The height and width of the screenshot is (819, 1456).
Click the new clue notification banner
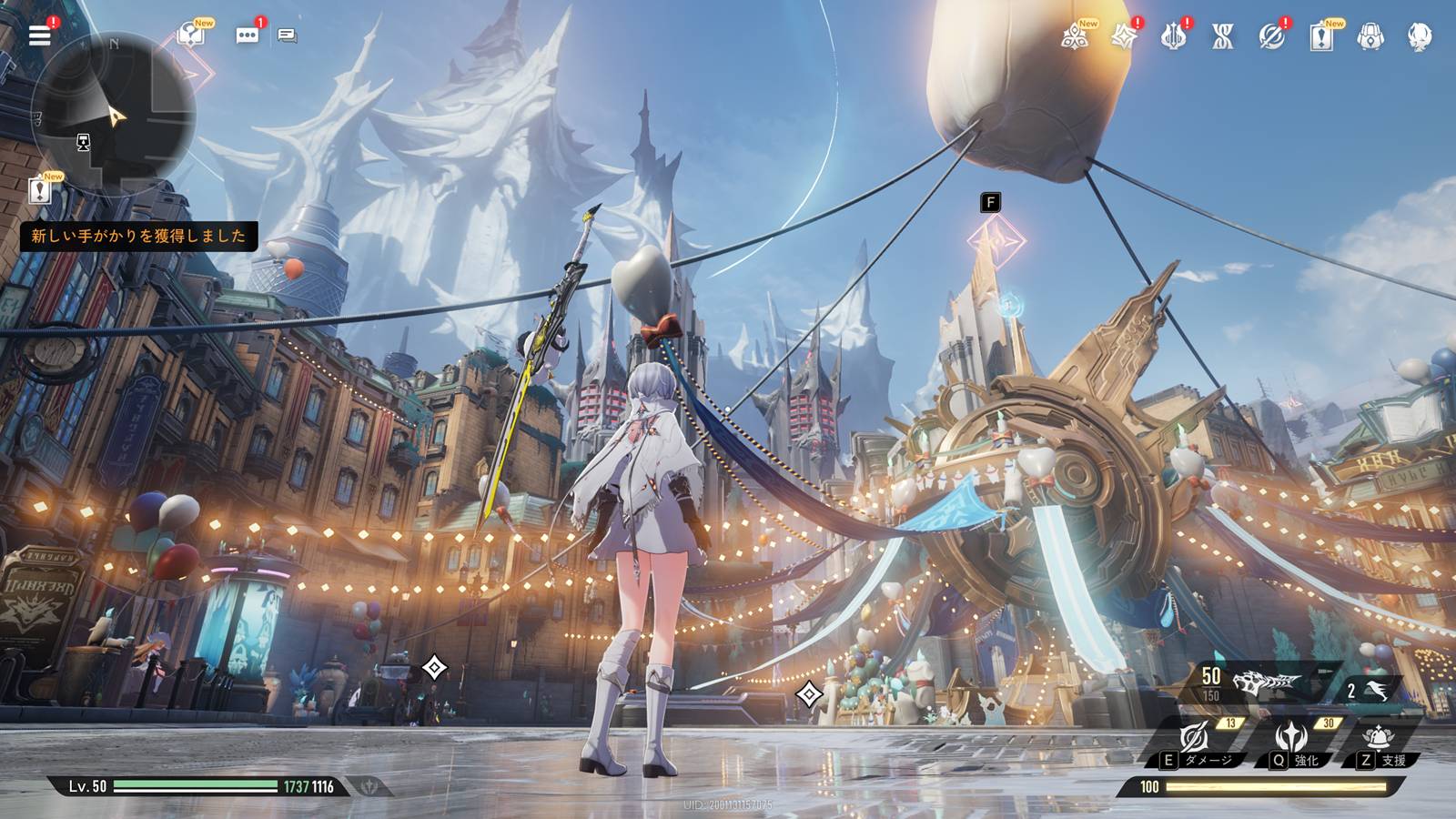tap(138, 236)
